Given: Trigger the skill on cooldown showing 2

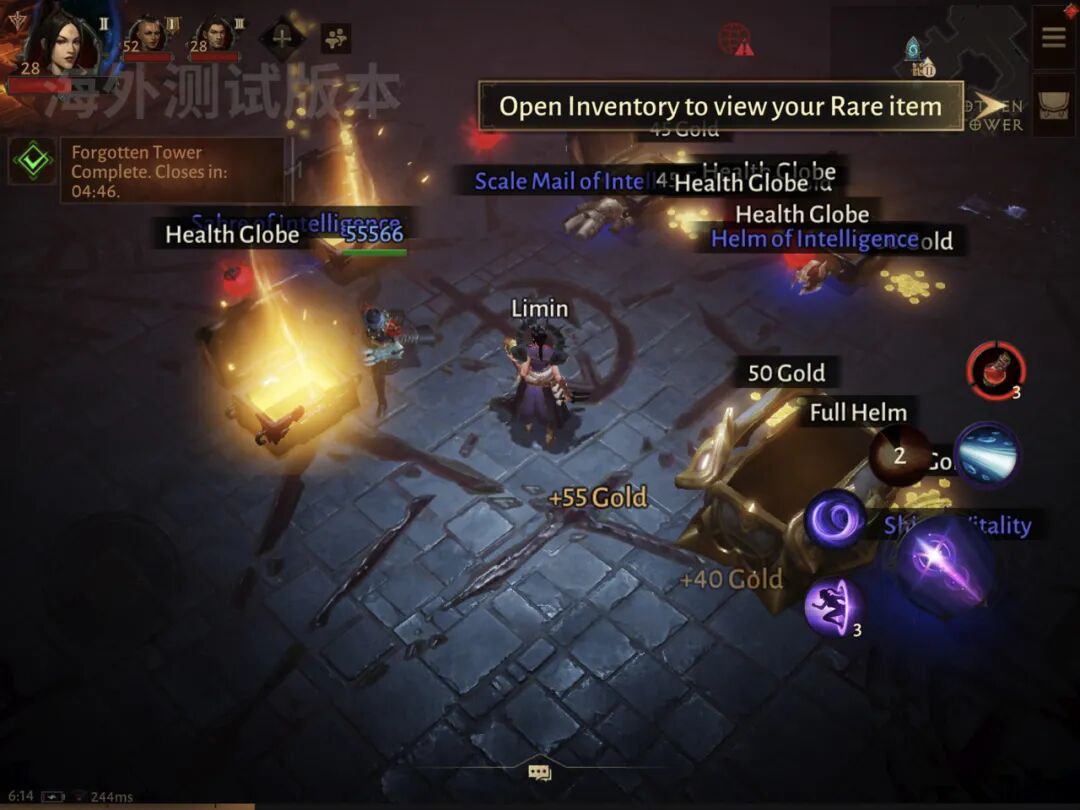Looking at the screenshot, I should pos(899,457).
